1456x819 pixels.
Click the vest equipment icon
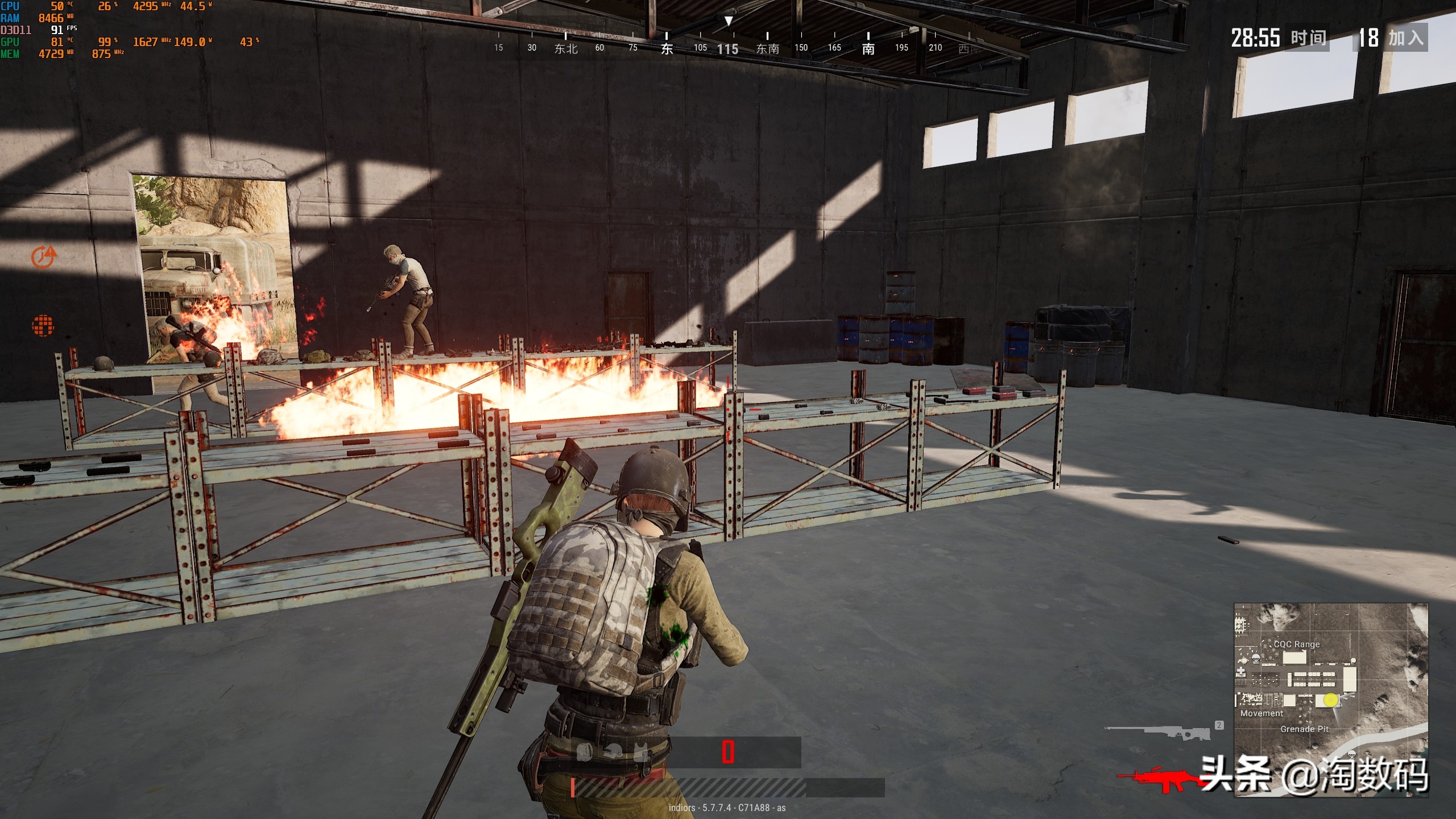click(642, 753)
